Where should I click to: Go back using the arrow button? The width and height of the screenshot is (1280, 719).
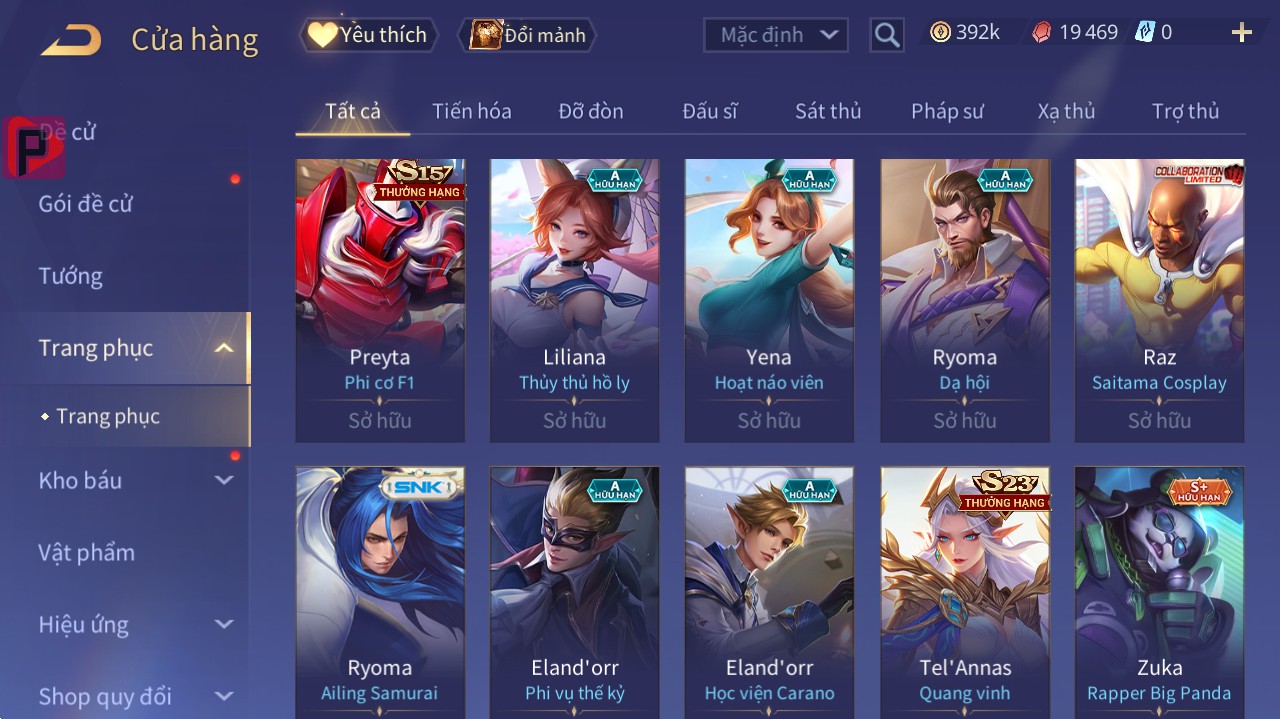pos(71,41)
